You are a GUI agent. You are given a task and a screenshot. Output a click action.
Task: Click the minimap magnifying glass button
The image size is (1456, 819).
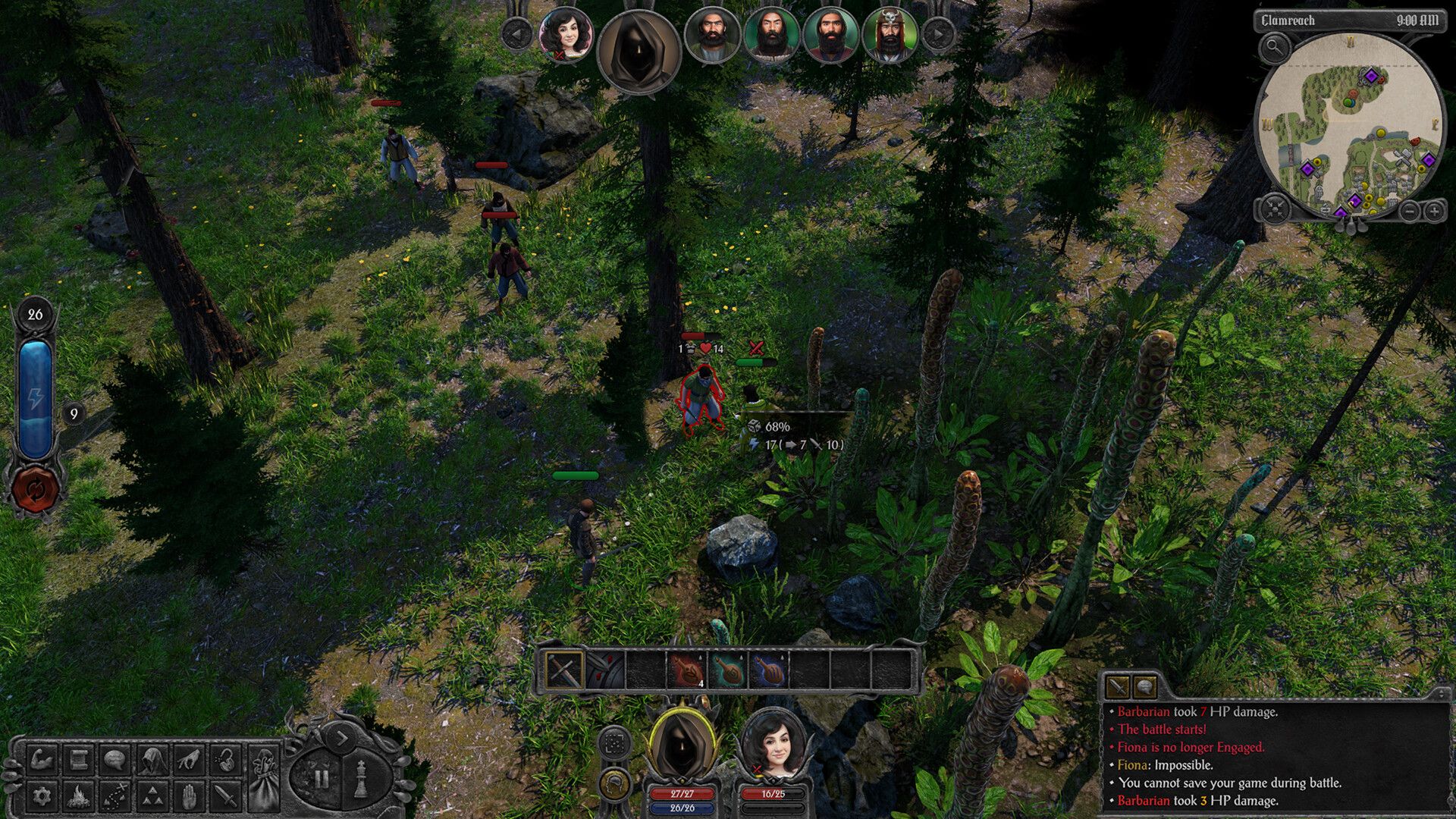[x=1275, y=49]
